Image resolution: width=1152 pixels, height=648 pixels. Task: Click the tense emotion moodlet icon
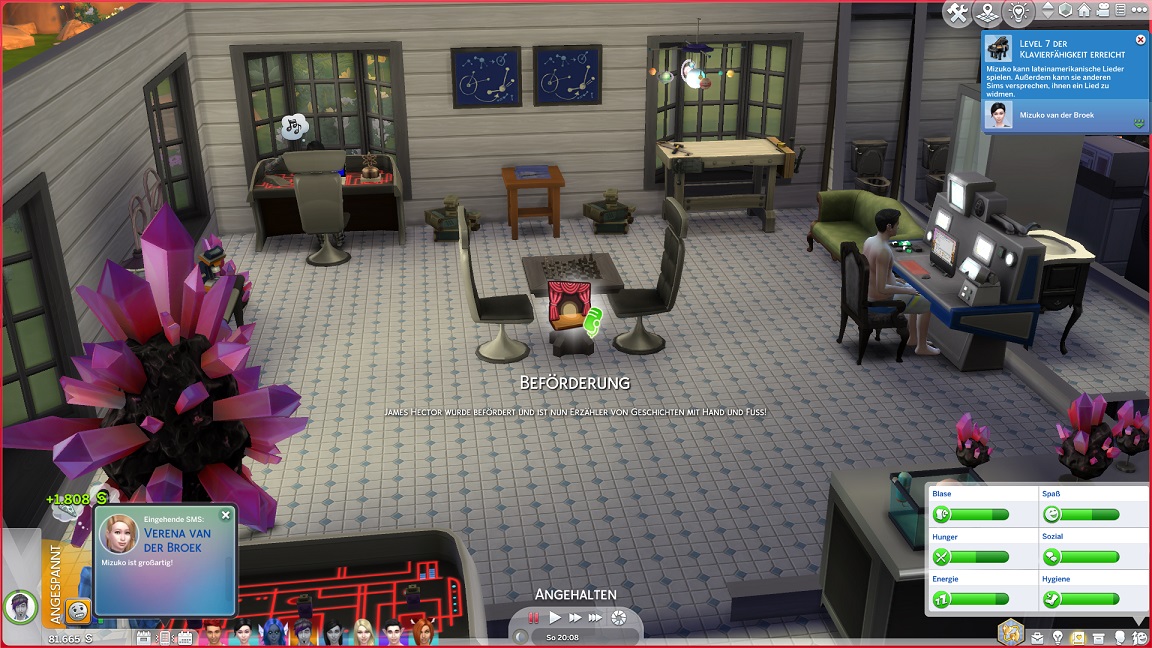pyautogui.click(x=79, y=610)
